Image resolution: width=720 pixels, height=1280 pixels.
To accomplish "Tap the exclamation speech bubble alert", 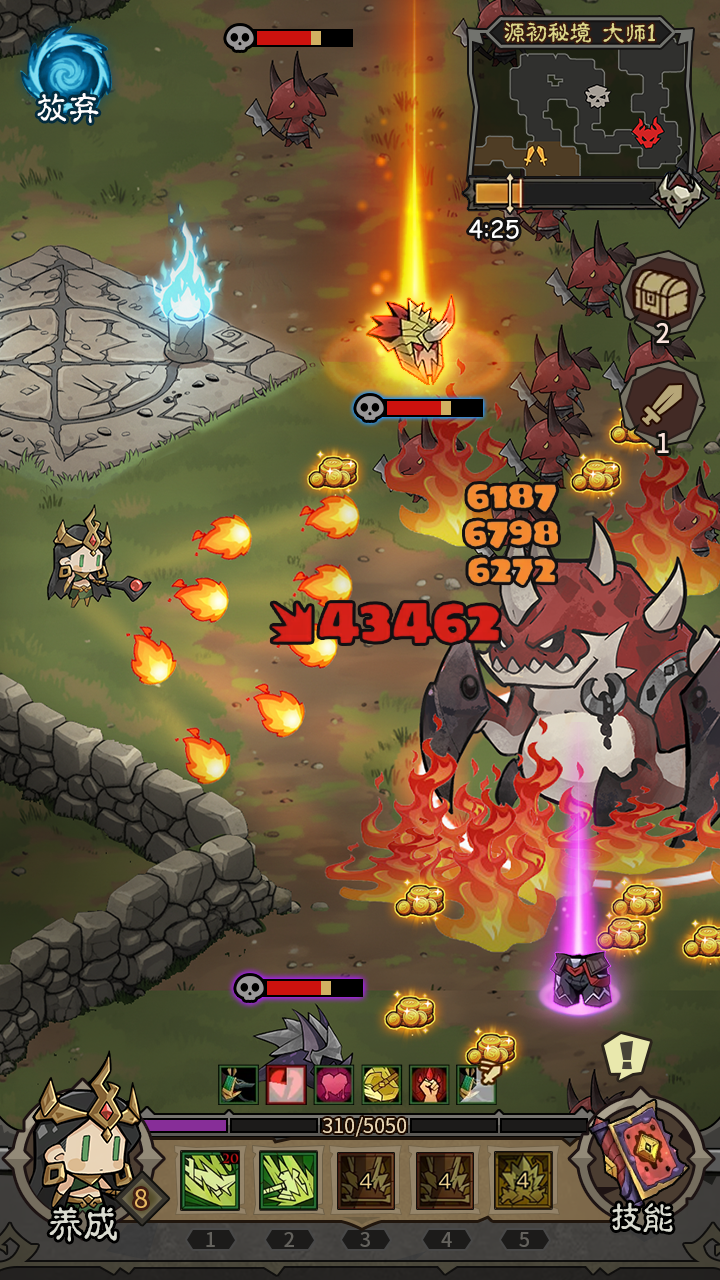I will point(626,1054).
